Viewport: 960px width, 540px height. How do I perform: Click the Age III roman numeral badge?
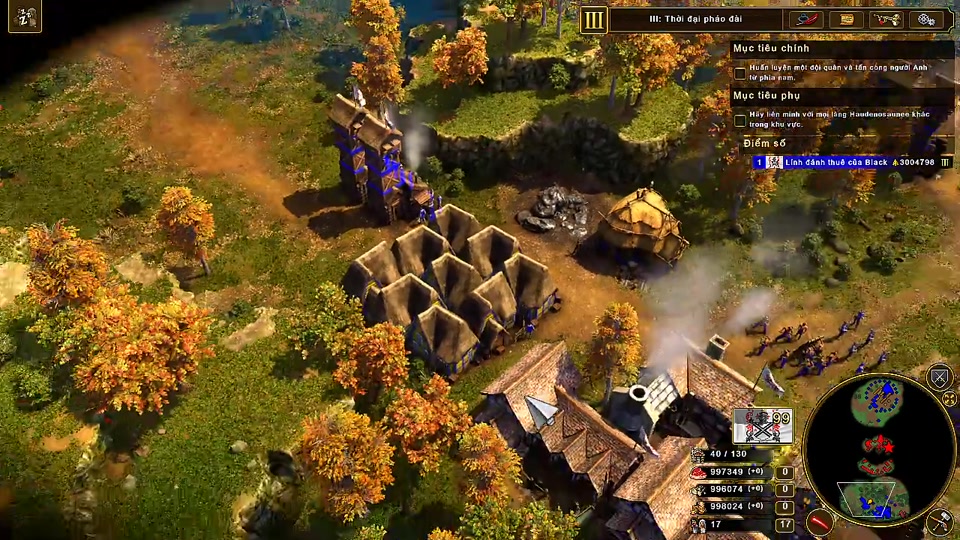(x=594, y=20)
